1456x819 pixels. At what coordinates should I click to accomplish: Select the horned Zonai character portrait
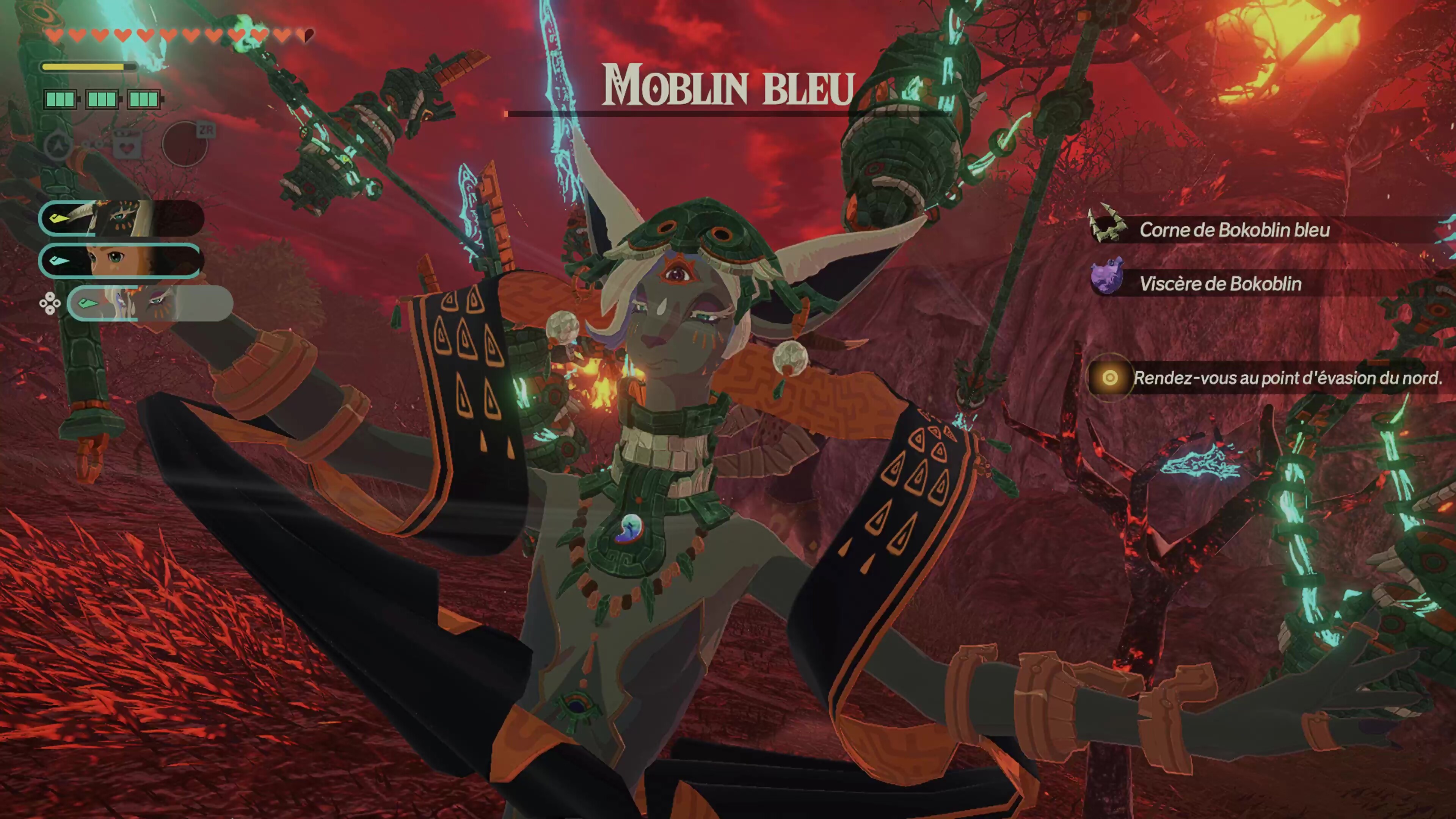click(121, 218)
